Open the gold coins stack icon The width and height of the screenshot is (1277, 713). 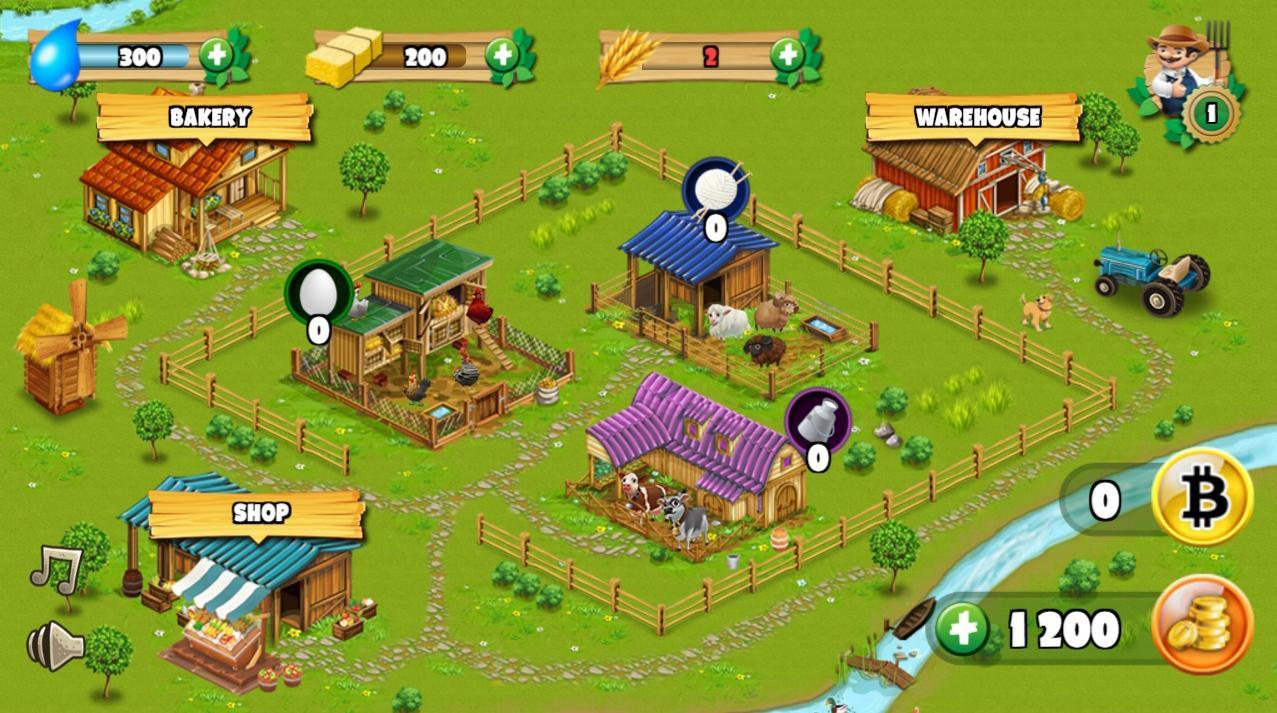coord(1201,625)
